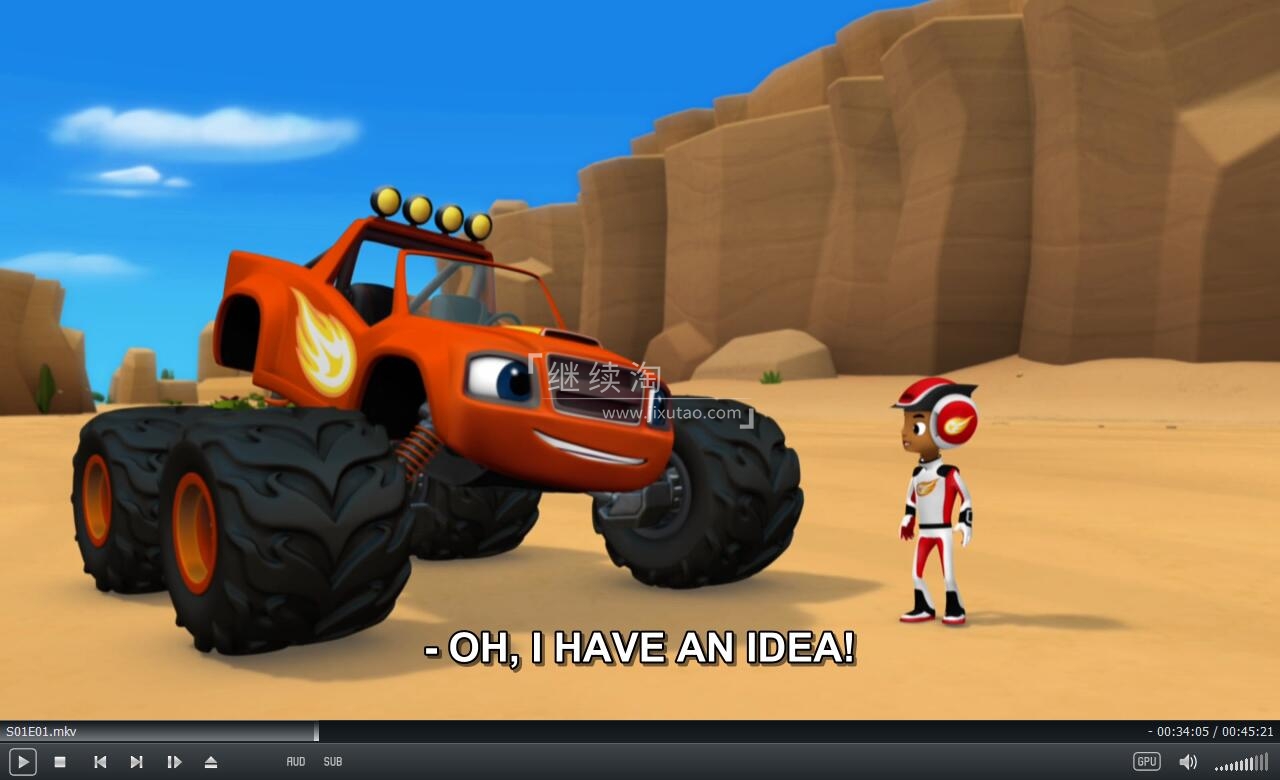Skip to the previous file

pyautogui.click(x=100, y=761)
